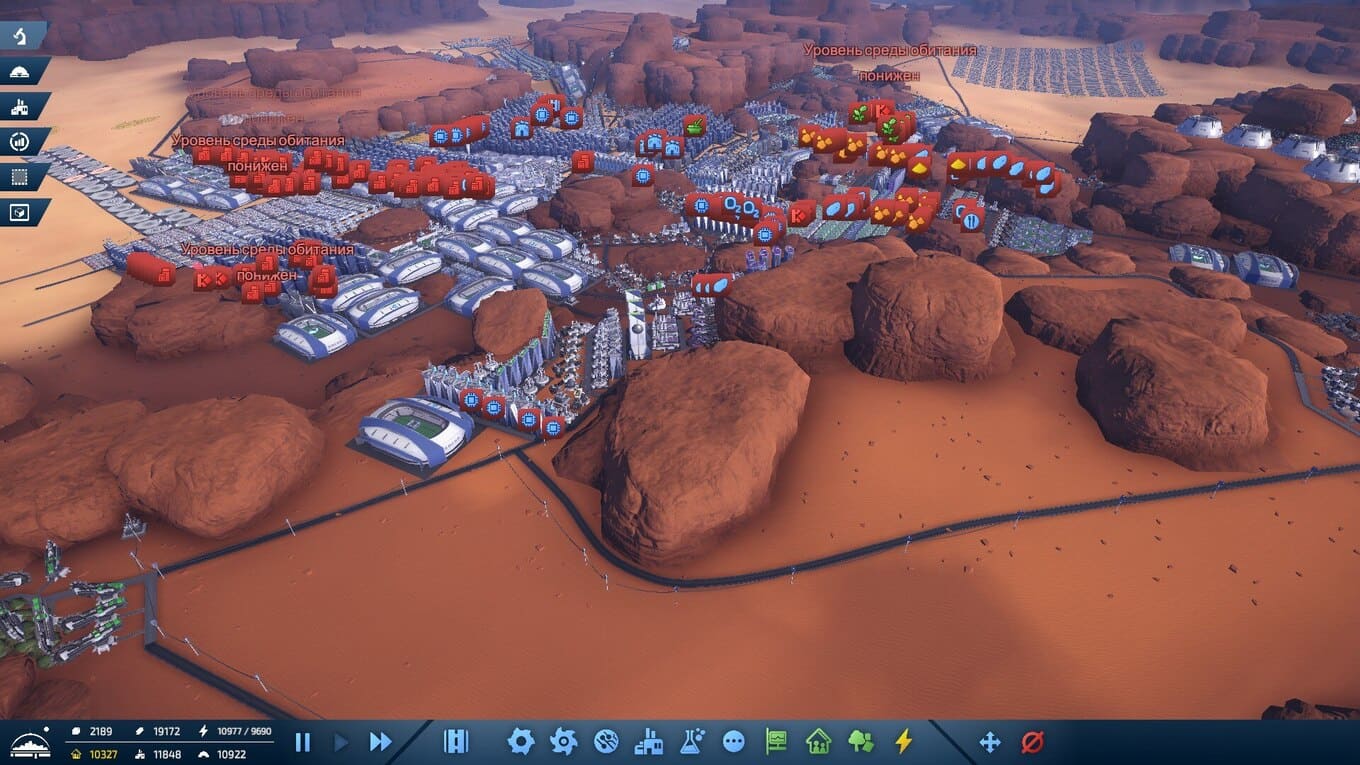Viewport: 1360px width, 765px height.
Task: Open the road building category
Action: pos(456,741)
